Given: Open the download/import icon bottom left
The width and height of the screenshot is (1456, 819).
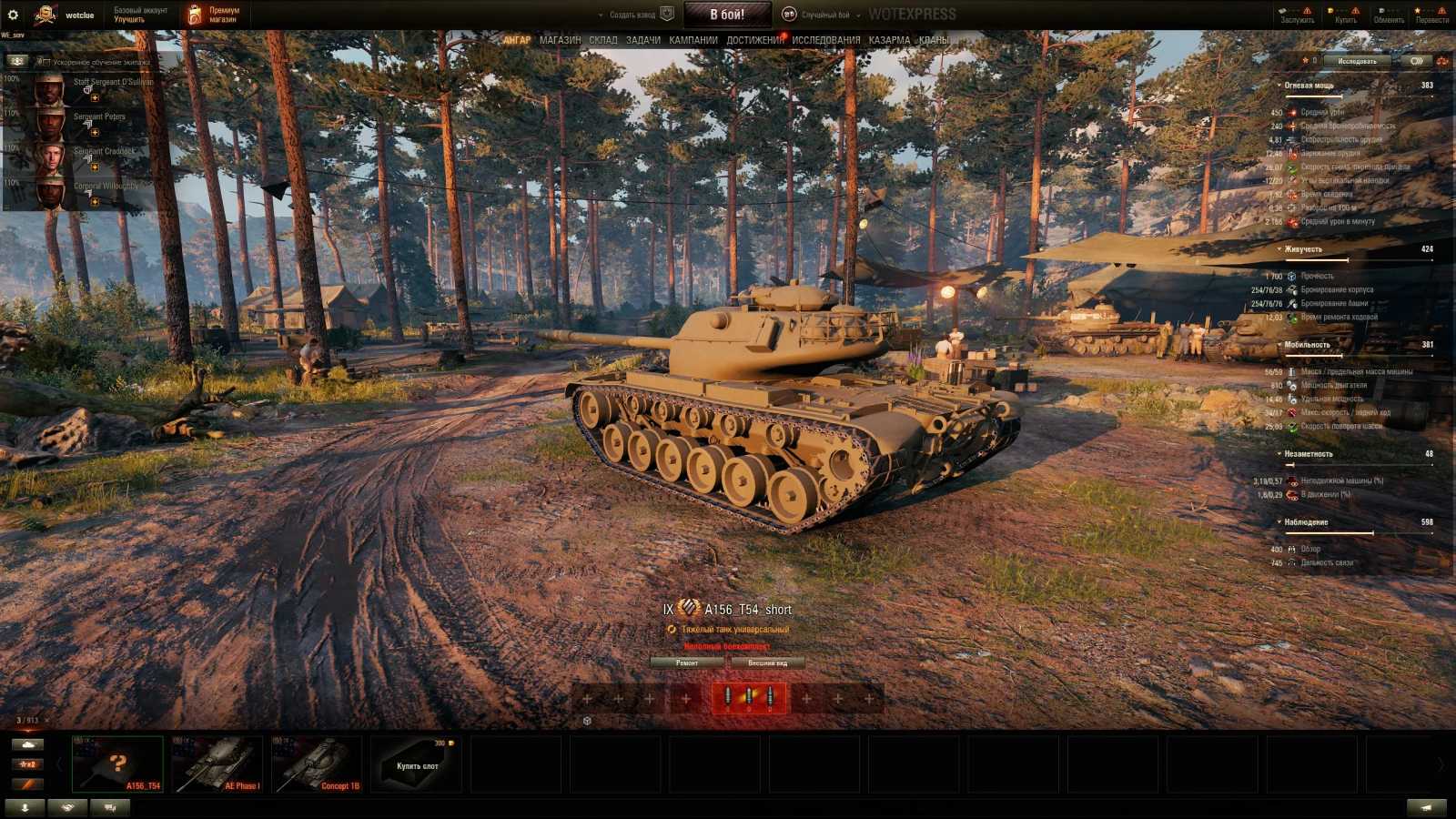Looking at the screenshot, I should click(x=25, y=806).
